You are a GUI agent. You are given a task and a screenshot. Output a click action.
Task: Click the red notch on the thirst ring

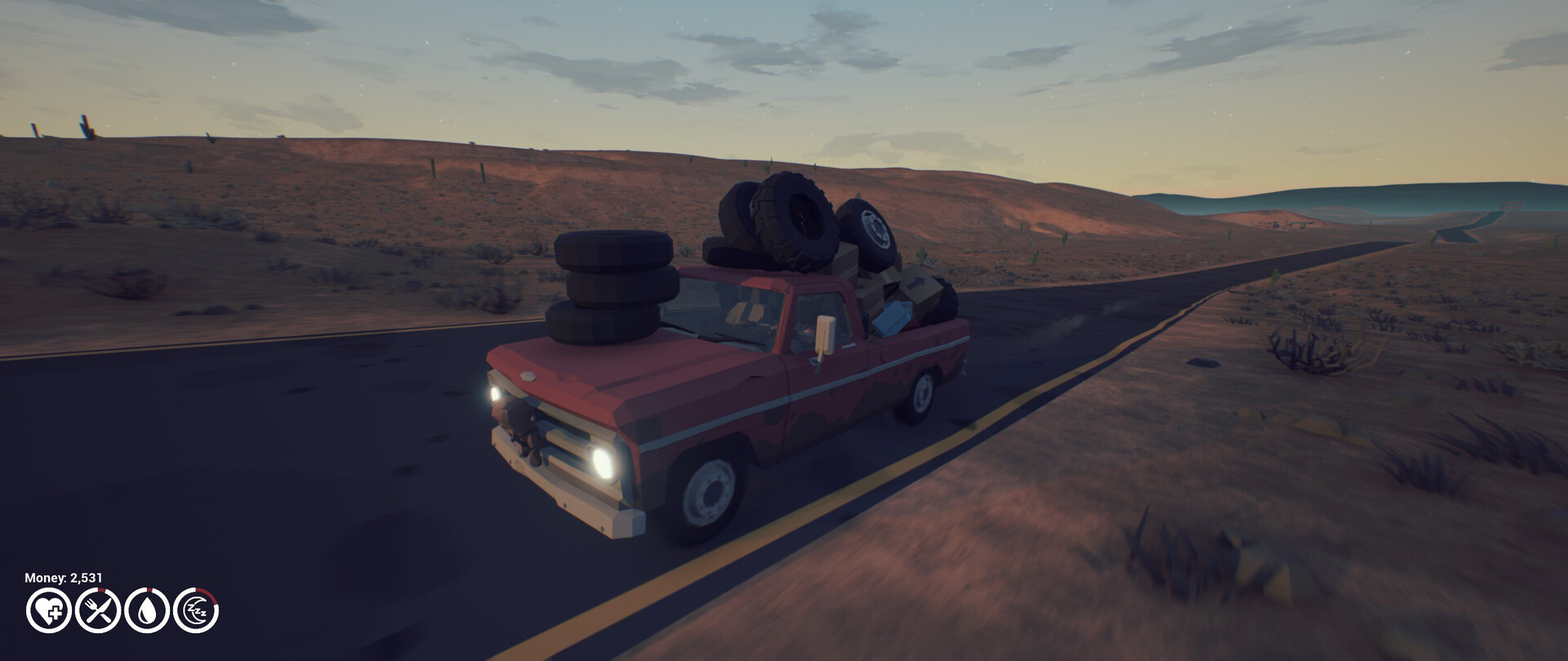pyautogui.click(x=149, y=589)
